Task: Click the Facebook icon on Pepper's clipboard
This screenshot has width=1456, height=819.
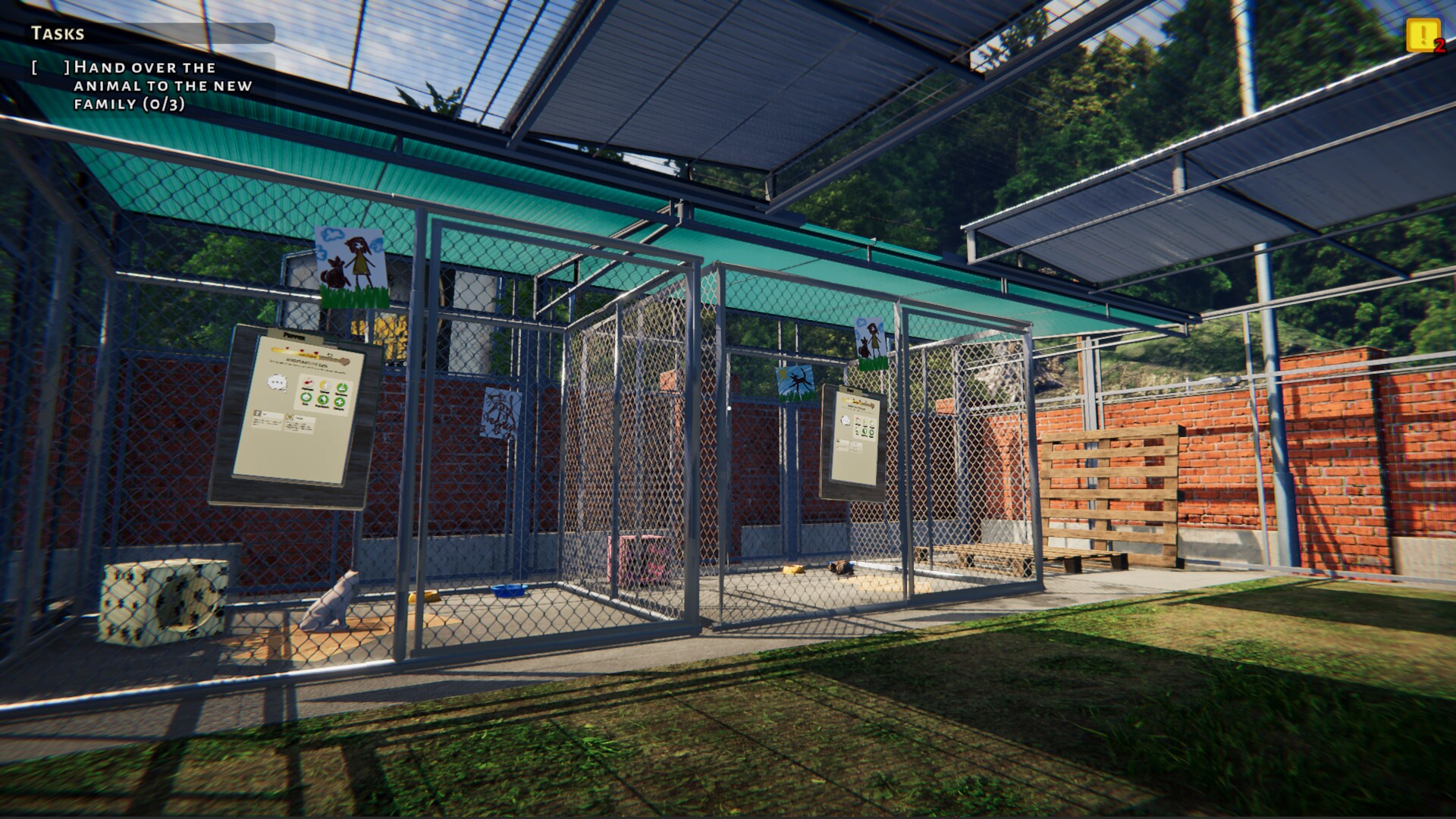Action: [257, 413]
